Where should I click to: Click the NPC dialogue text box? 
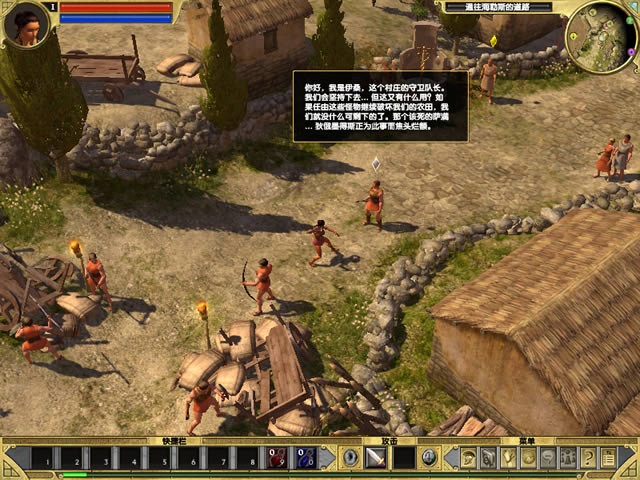click(x=380, y=106)
